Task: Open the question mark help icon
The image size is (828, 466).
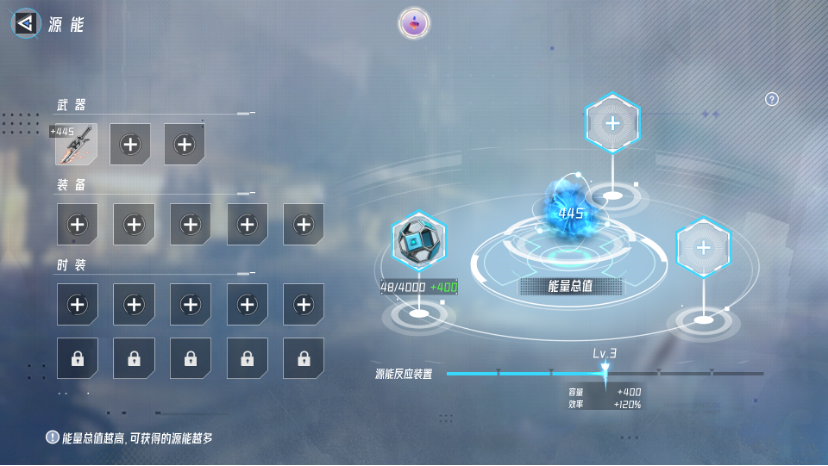Action: click(x=771, y=99)
